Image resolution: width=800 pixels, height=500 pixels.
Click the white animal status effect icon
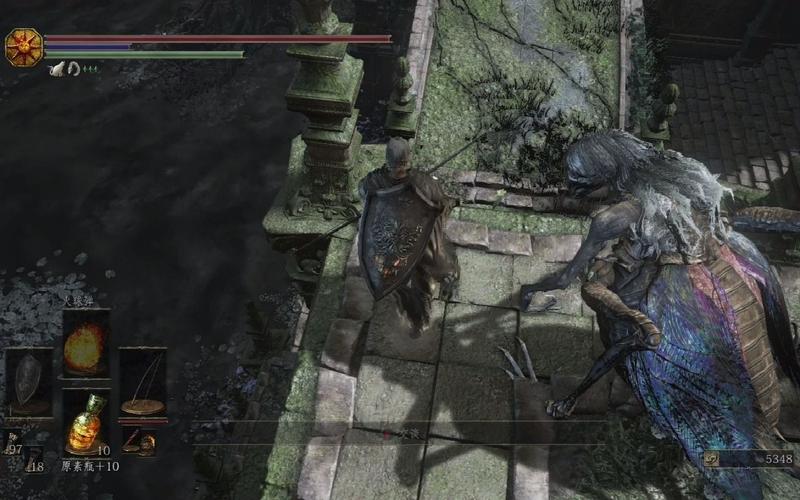pyautogui.click(x=57, y=69)
